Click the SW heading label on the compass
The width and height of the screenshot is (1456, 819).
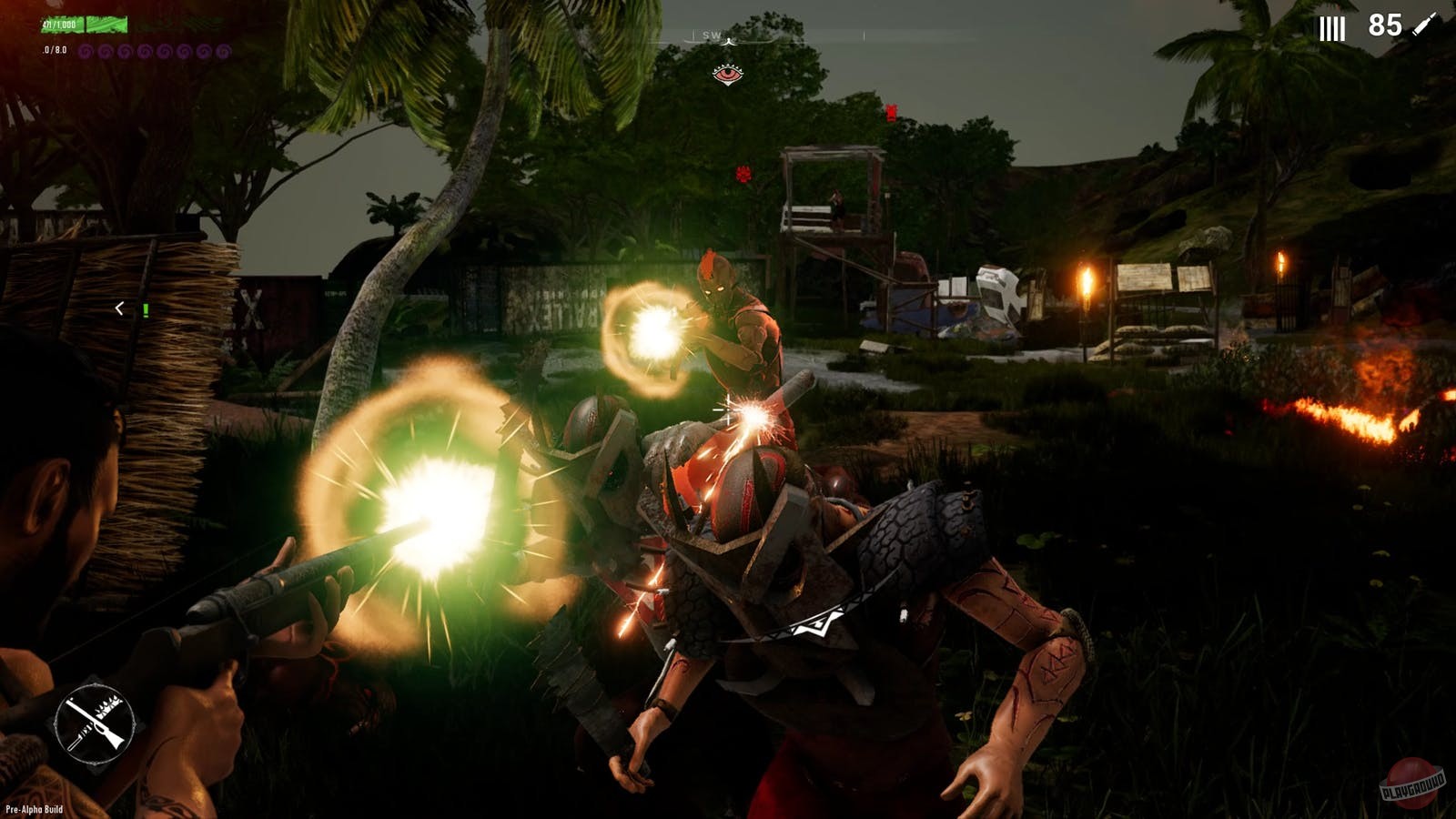(x=711, y=35)
